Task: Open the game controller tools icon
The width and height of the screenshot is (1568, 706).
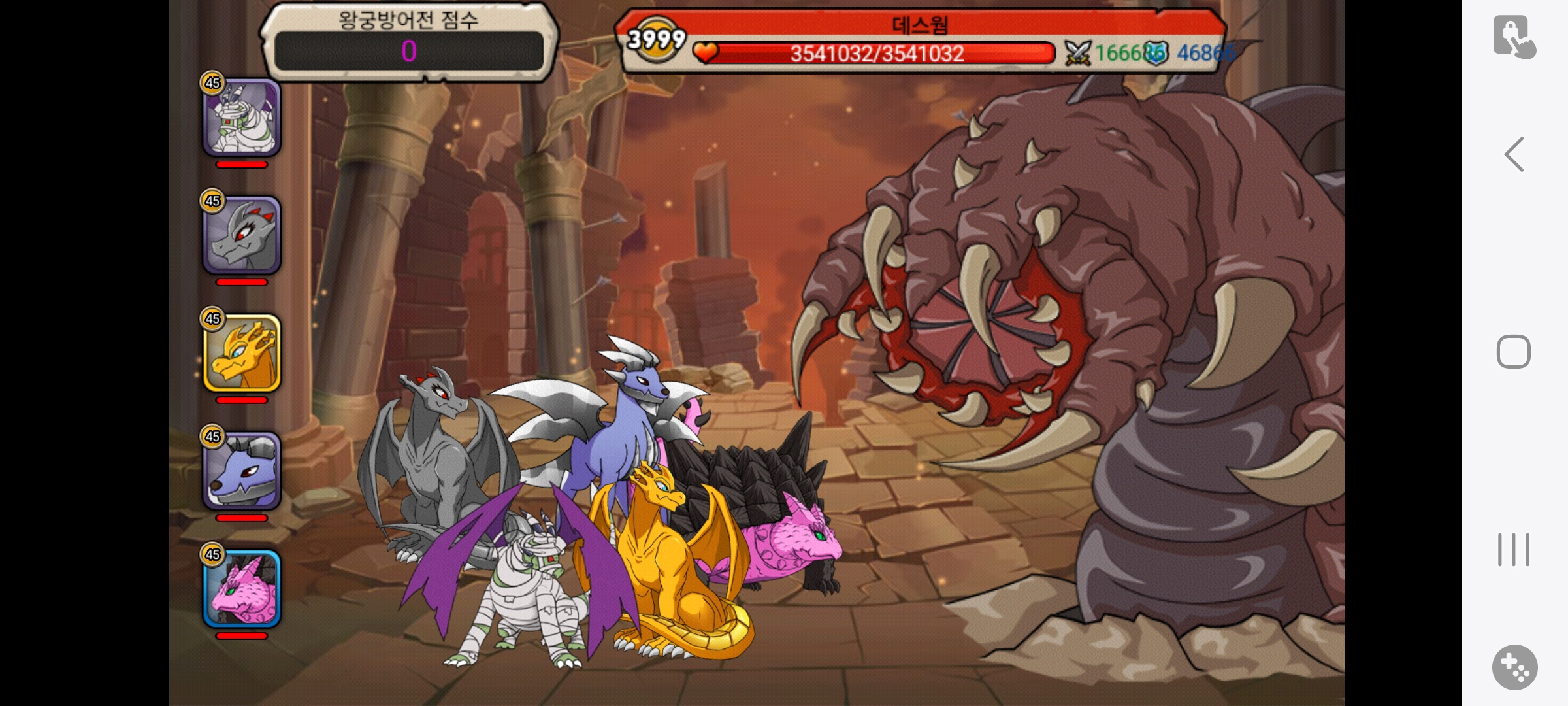Action: click(x=1514, y=667)
